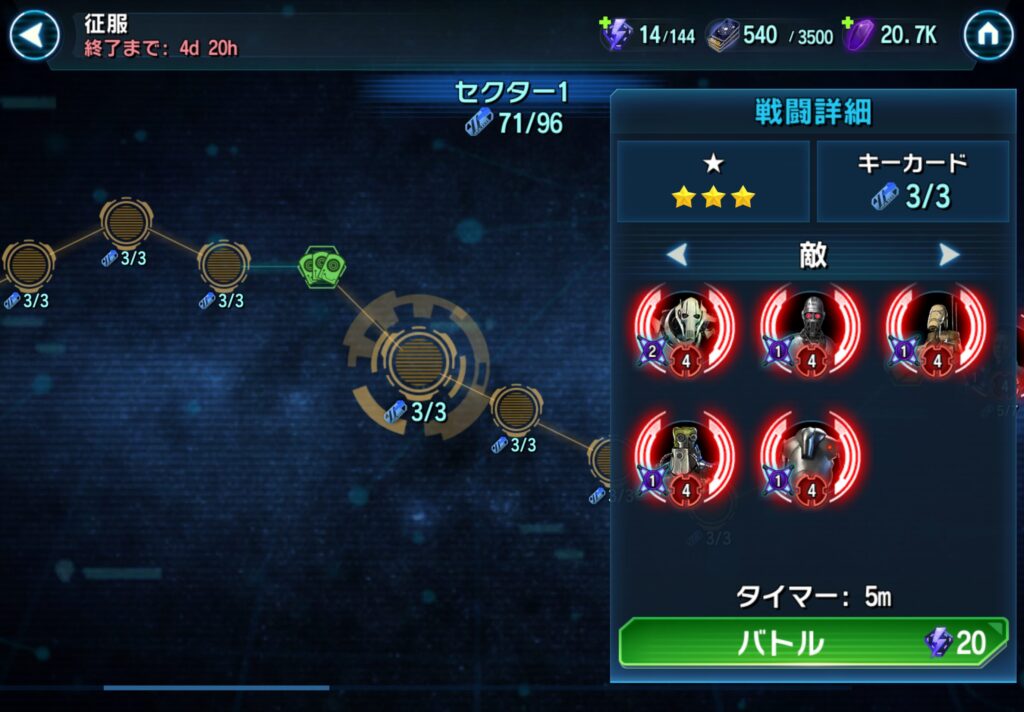This screenshot has height=712, width=1024.
Task: Inspect B1 Battle Droid enemy portrait
Action: coord(936,327)
